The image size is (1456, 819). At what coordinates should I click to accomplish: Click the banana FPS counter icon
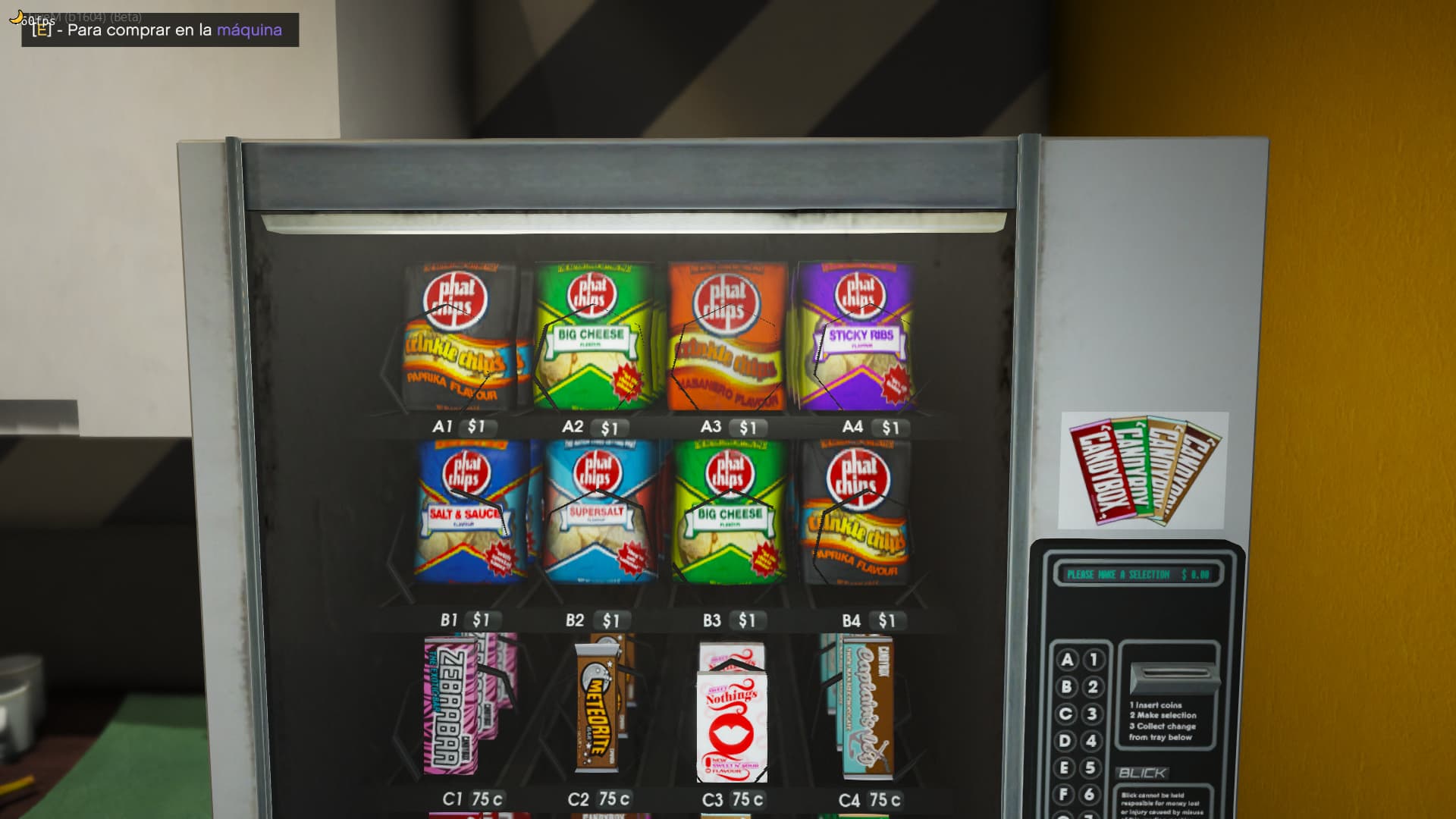15,15
